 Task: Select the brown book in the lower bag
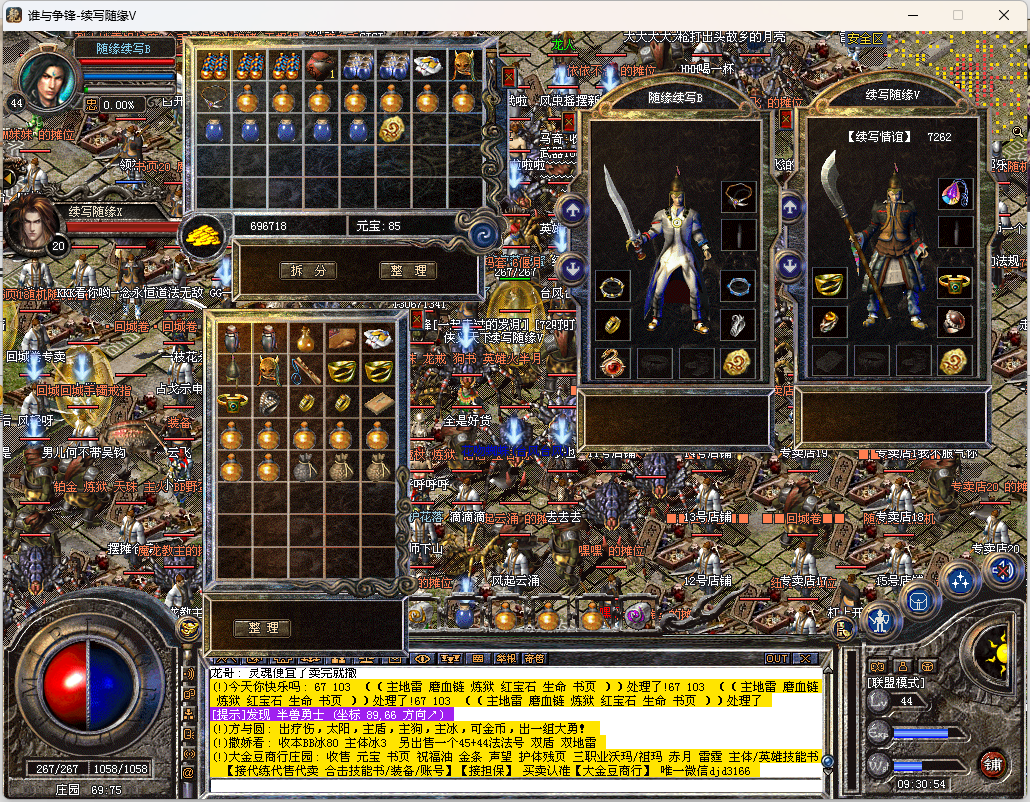[378, 402]
